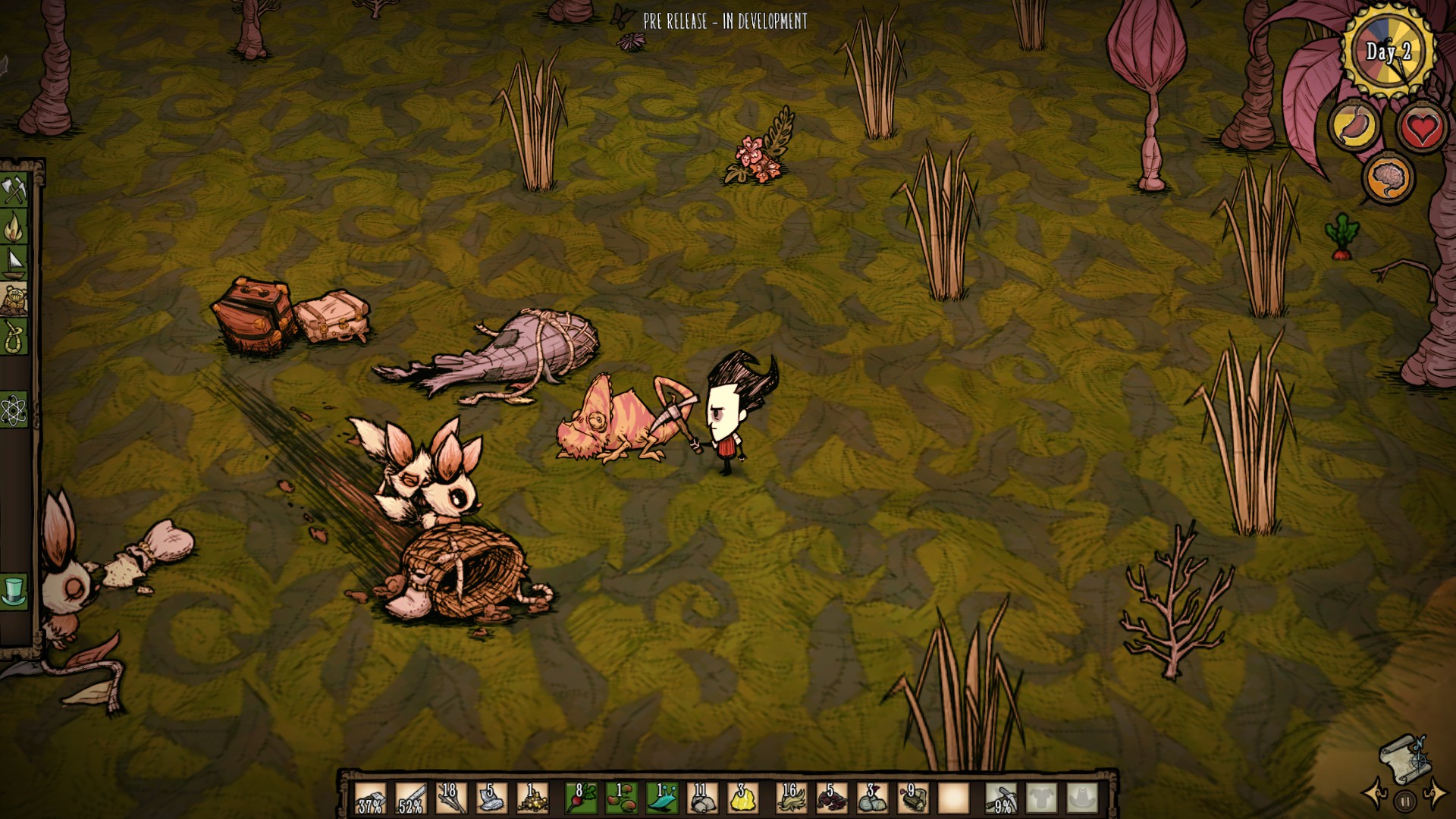This screenshot has height=819, width=1456.
Task: Open the Science crafting tab with atom
Action: point(14,410)
